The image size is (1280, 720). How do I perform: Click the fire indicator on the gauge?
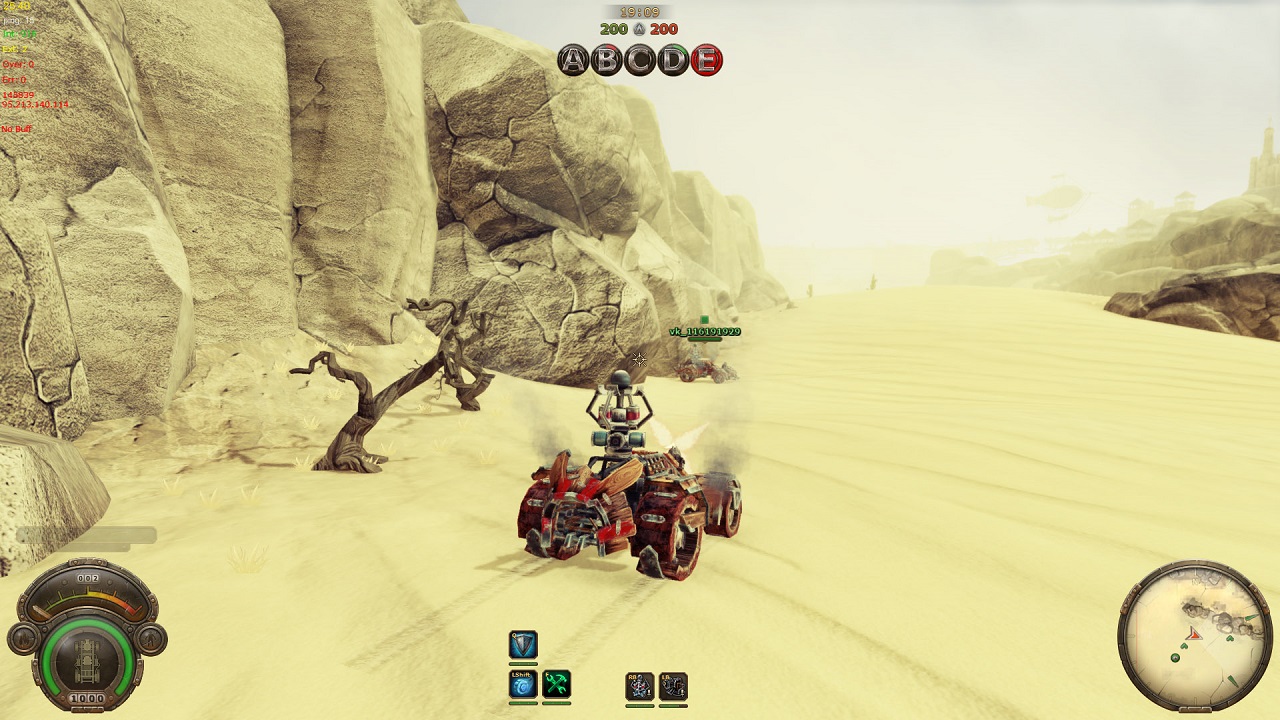(x=22, y=638)
